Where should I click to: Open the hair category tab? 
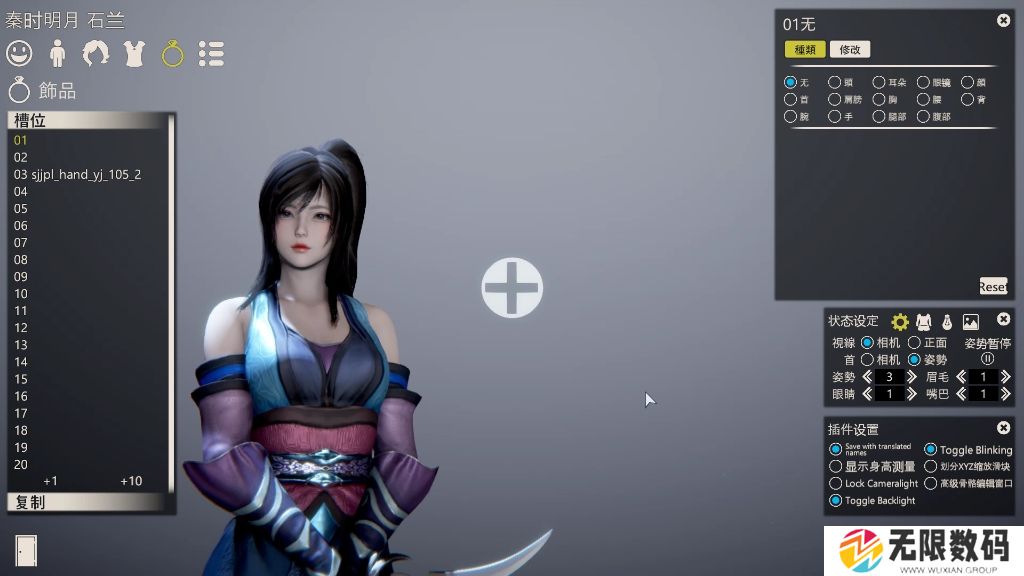pos(96,53)
